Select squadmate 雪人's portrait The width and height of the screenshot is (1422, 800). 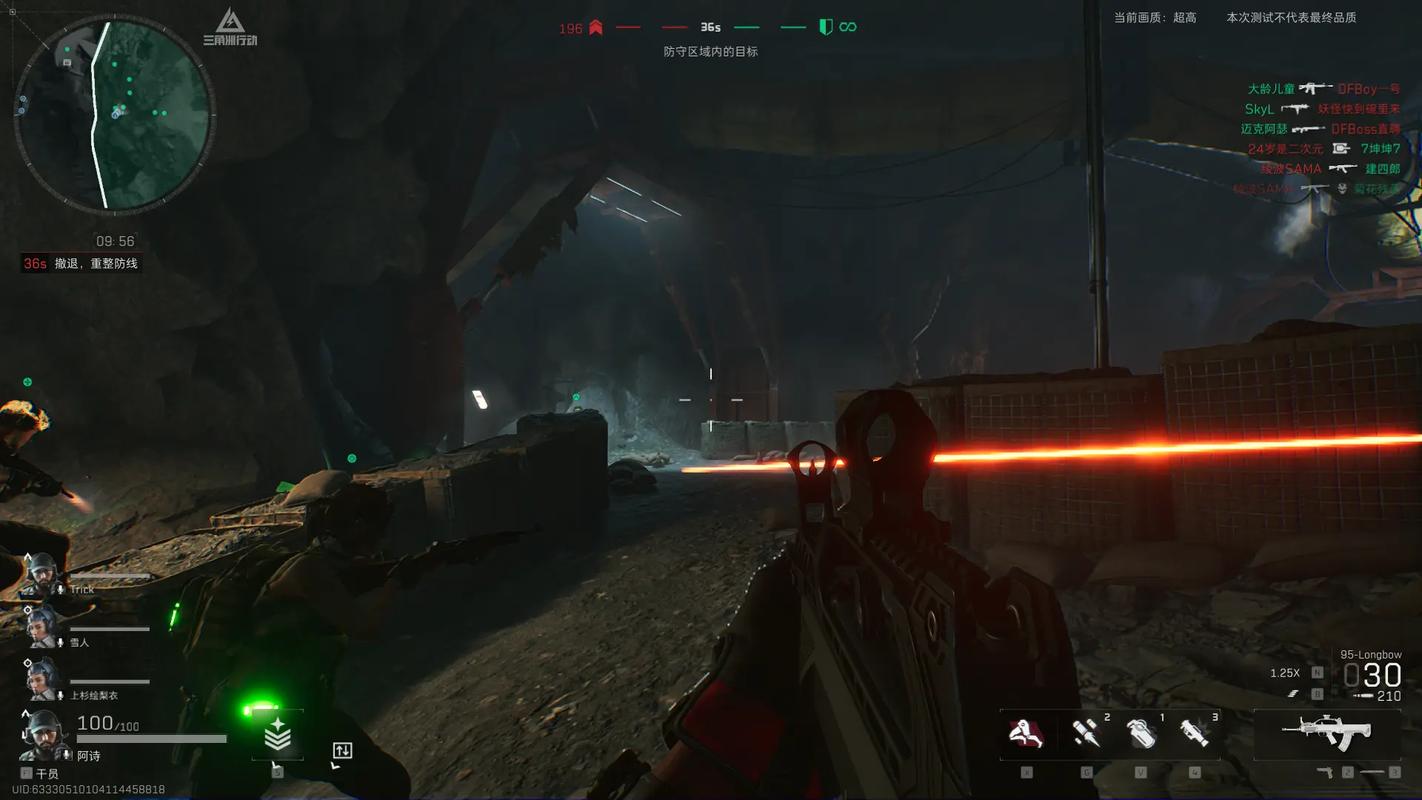42,625
